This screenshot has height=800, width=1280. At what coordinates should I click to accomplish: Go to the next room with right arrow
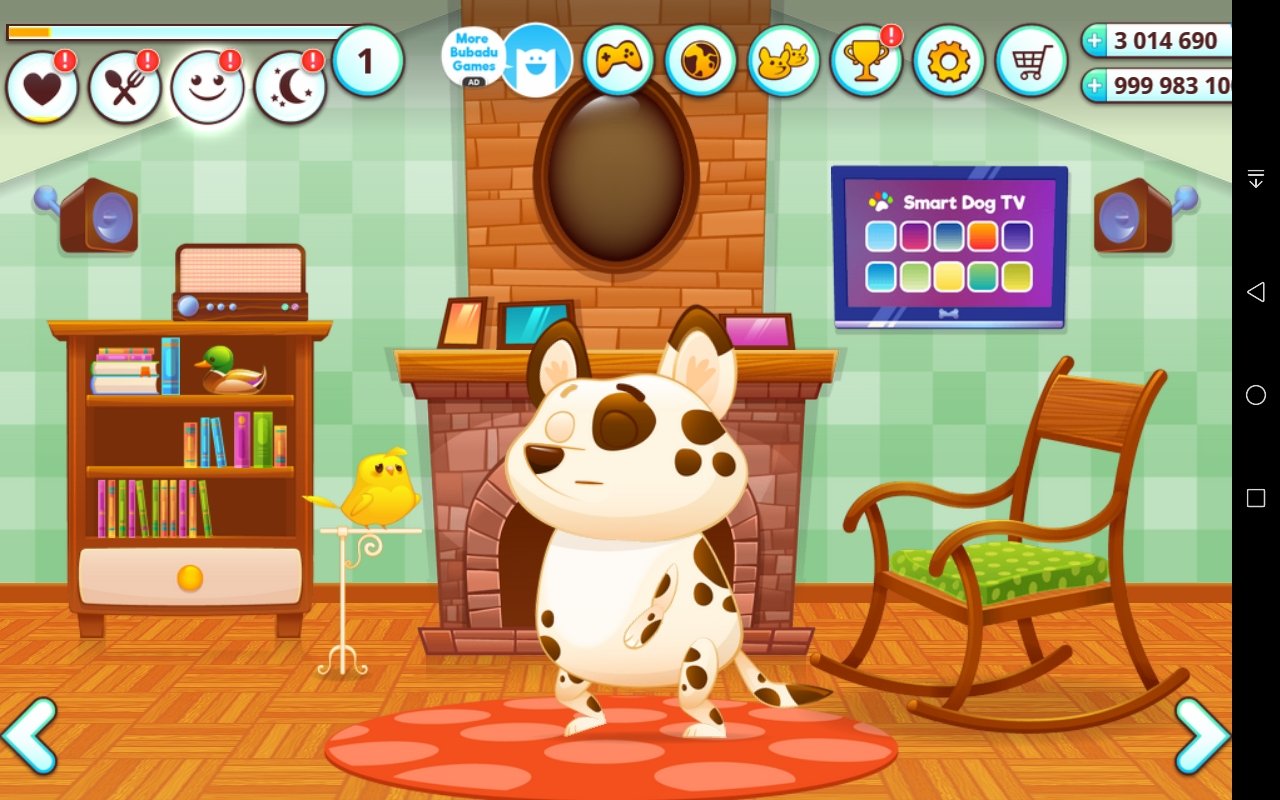pyautogui.click(x=1202, y=735)
